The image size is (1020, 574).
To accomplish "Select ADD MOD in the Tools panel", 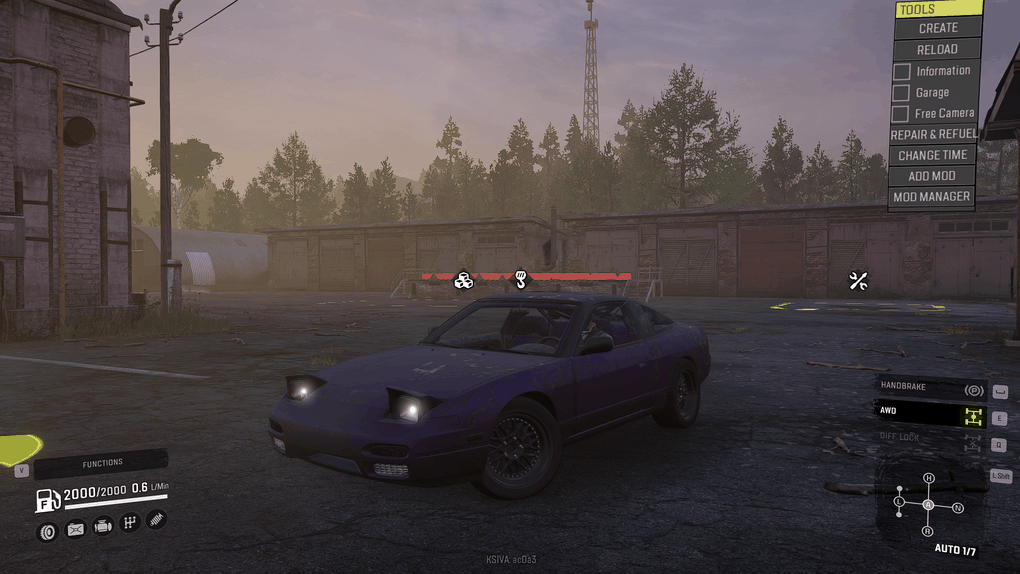I will coord(933,176).
